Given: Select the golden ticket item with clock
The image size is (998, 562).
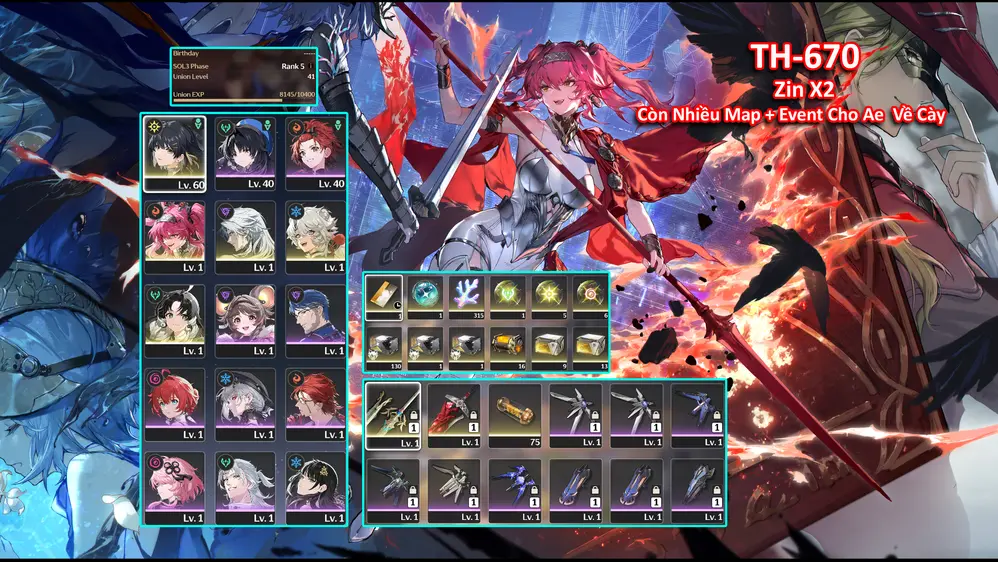Looking at the screenshot, I should (x=384, y=296).
